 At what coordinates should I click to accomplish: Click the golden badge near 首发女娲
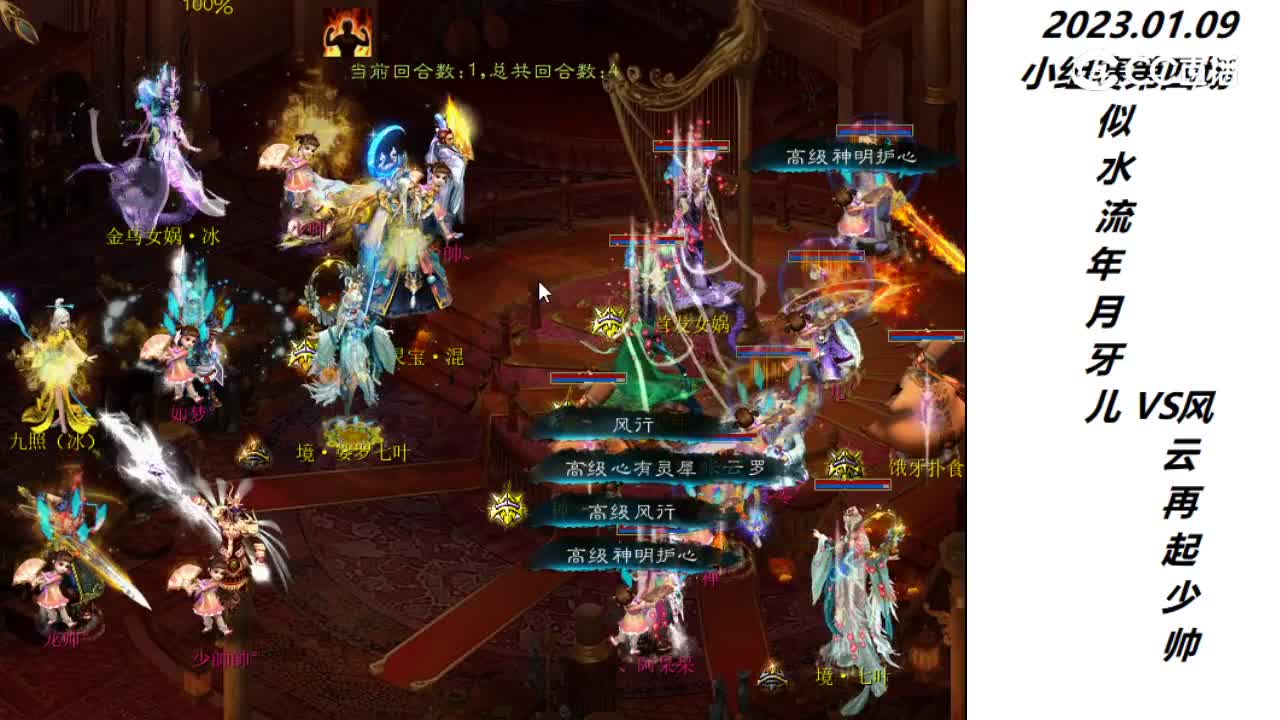[607, 322]
